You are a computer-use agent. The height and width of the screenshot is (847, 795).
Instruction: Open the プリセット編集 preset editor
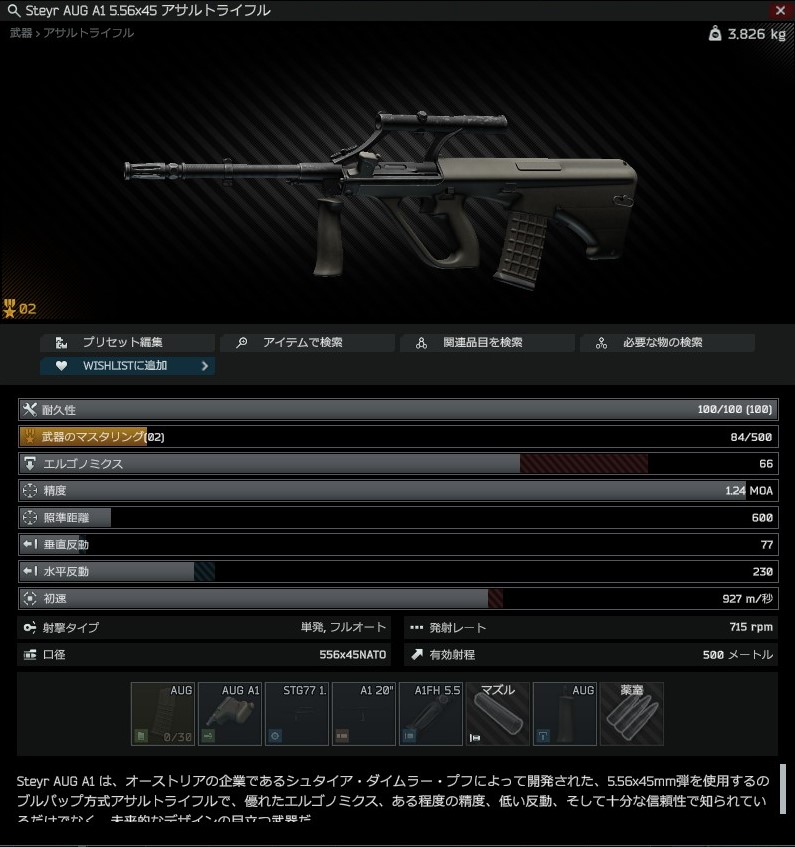[128, 343]
